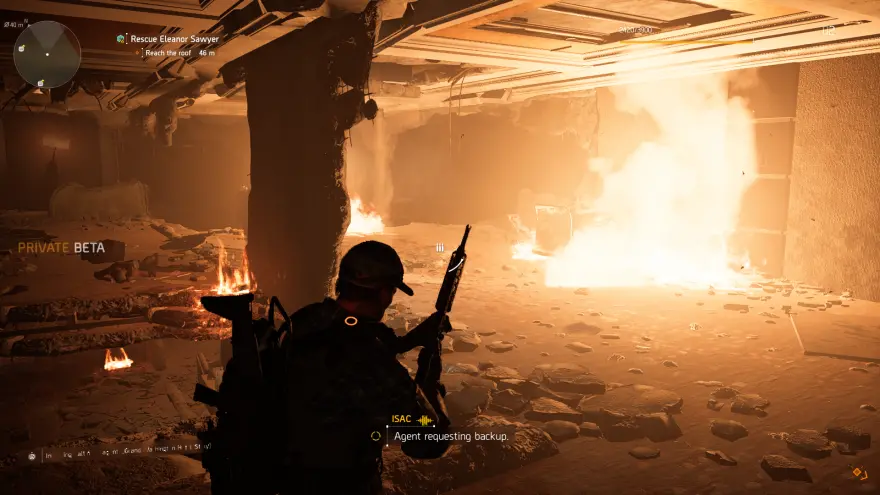Open the circular minimap
Screen dimensions: 880x495
(47, 54)
